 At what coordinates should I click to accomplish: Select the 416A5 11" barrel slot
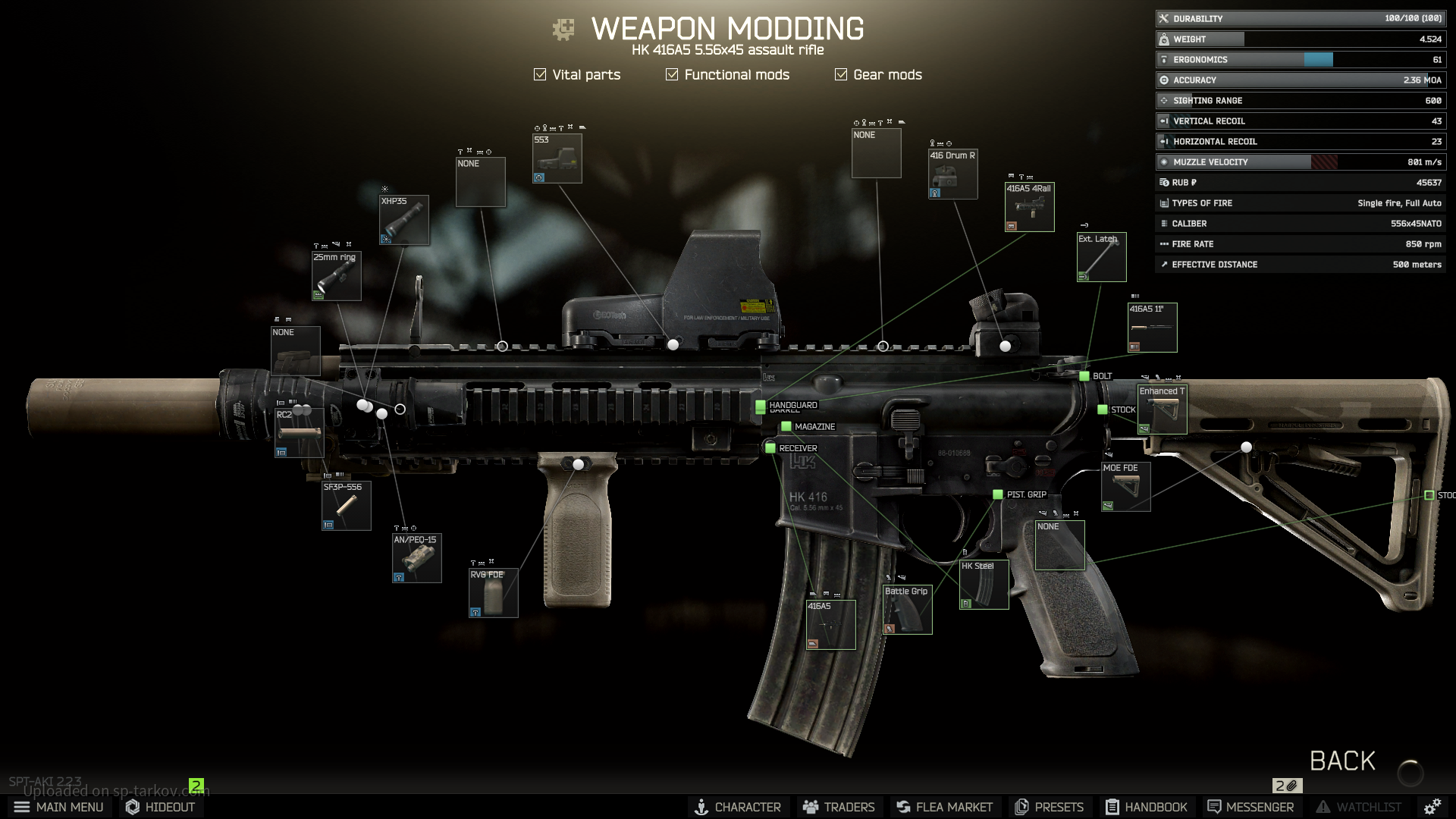click(1153, 328)
